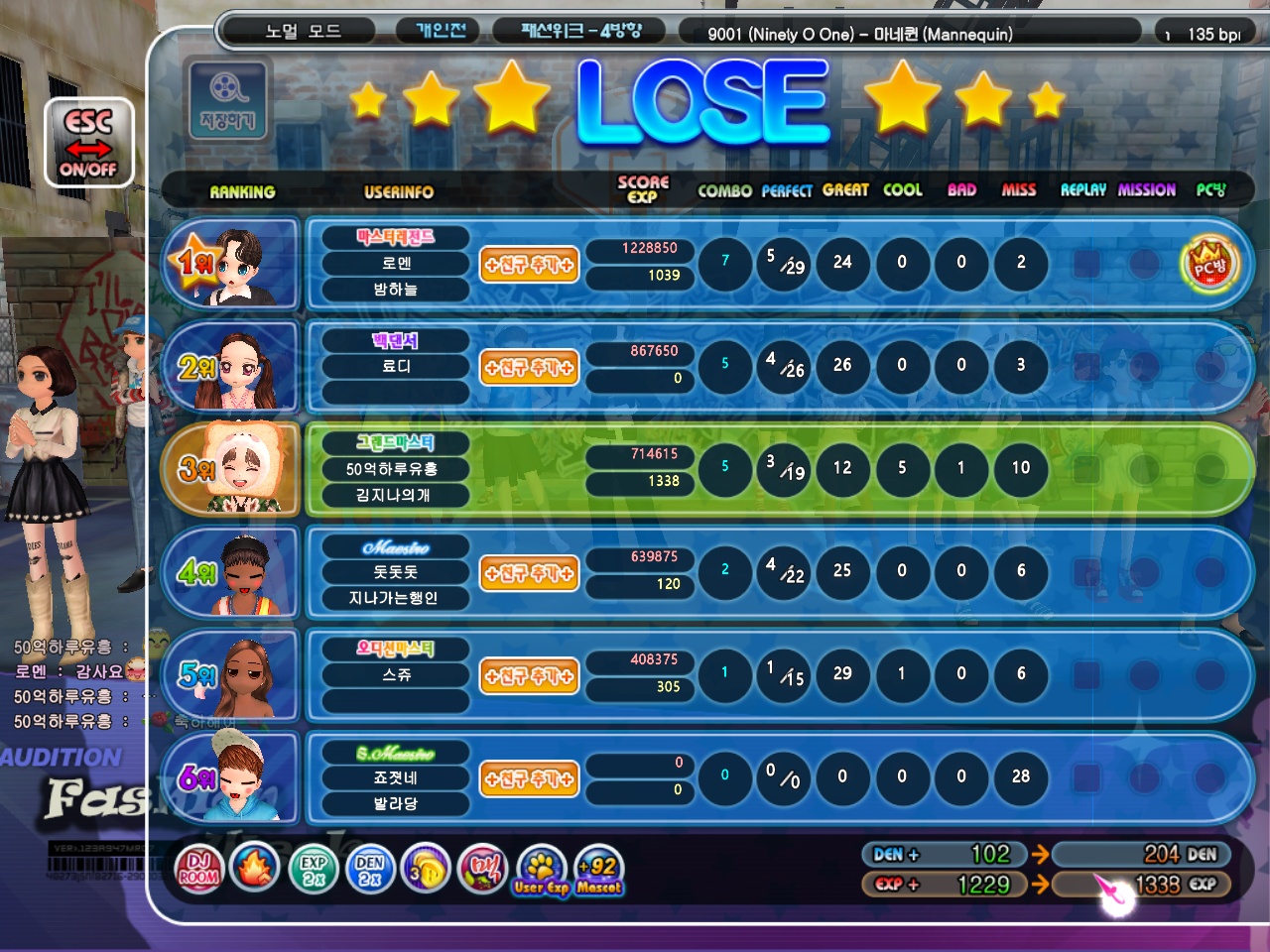Viewport: 1270px width, 952px height.
Task: Select the third-place bread-hat avatar portrait
Action: pos(236,469)
